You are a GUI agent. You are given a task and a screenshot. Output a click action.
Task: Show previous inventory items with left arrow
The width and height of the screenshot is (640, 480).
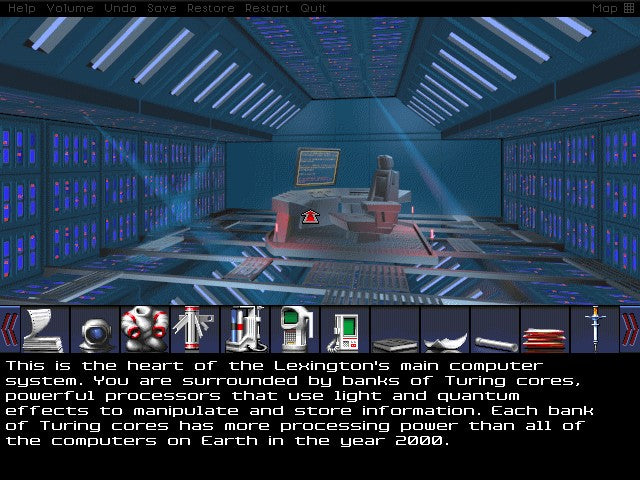10,329
